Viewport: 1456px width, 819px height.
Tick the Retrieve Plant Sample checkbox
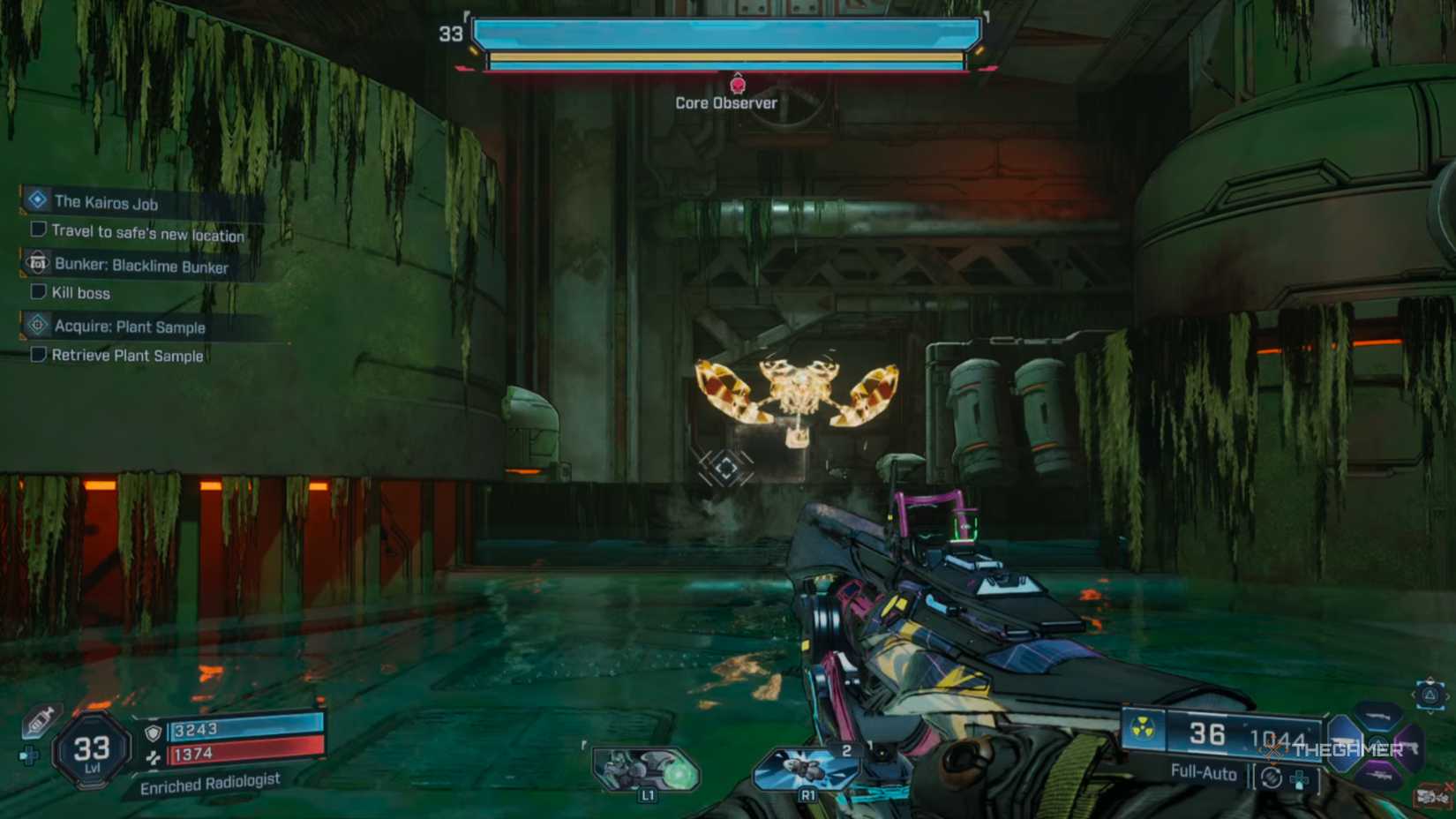tap(38, 354)
